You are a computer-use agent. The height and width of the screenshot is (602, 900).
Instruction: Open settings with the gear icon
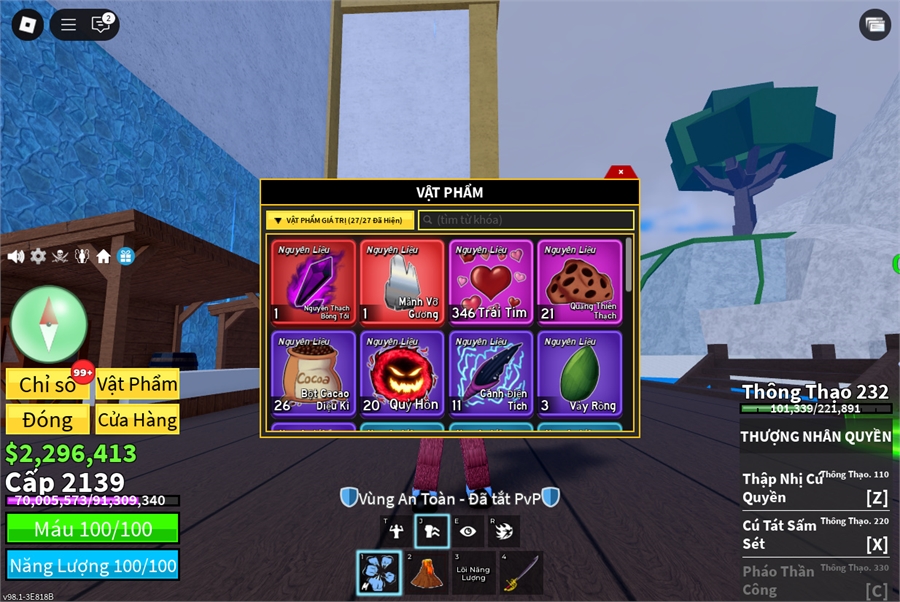(x=38, y=256)
